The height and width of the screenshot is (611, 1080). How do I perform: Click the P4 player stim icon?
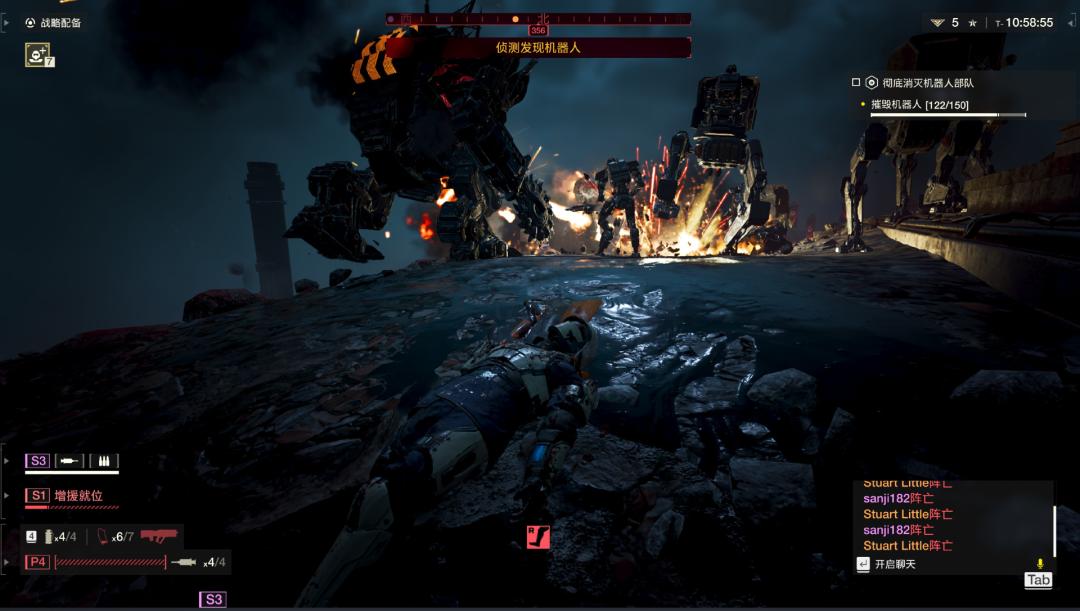[x=184, y=562]
